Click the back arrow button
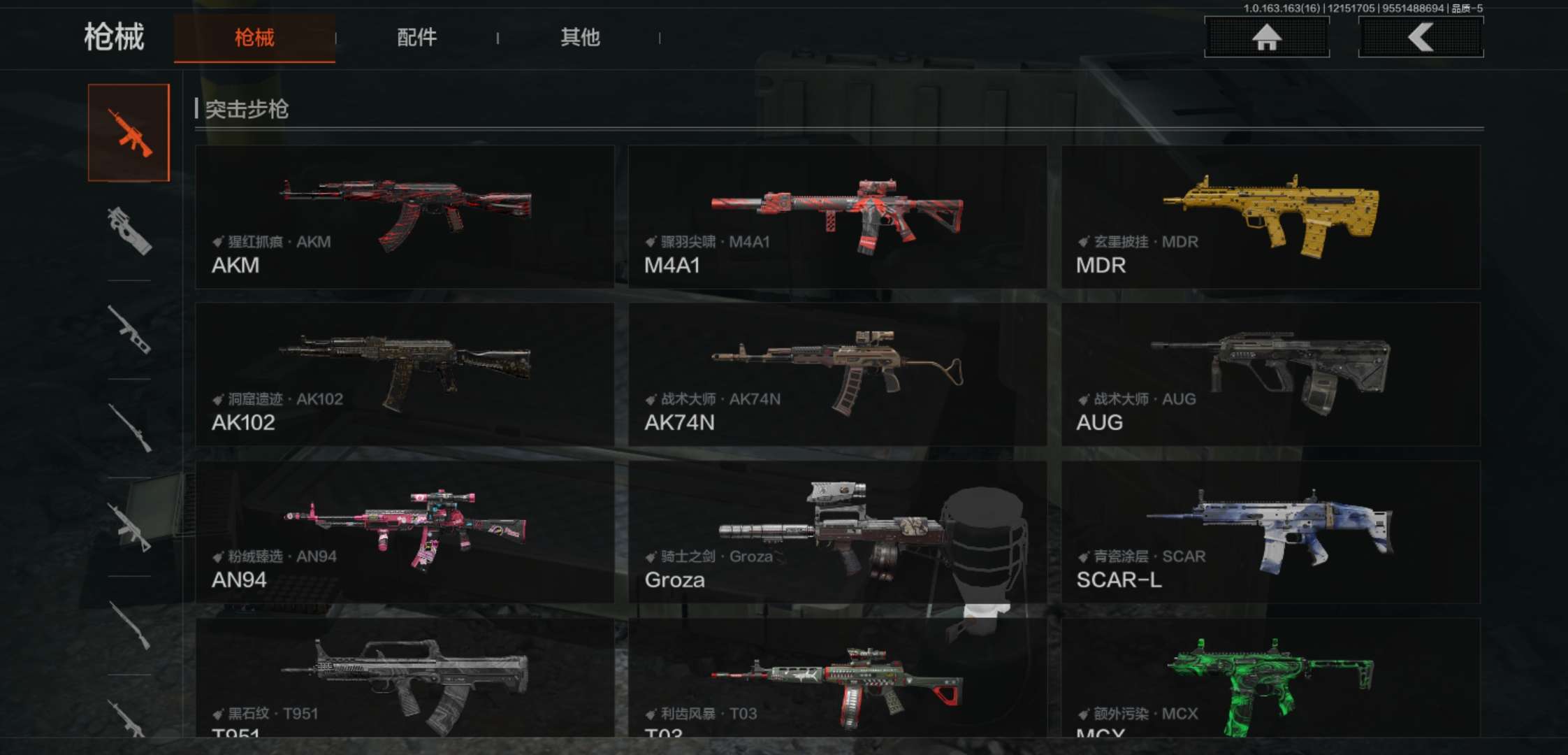The image size is (1568, 755). pyautogui.click(x=1421, y=37)
